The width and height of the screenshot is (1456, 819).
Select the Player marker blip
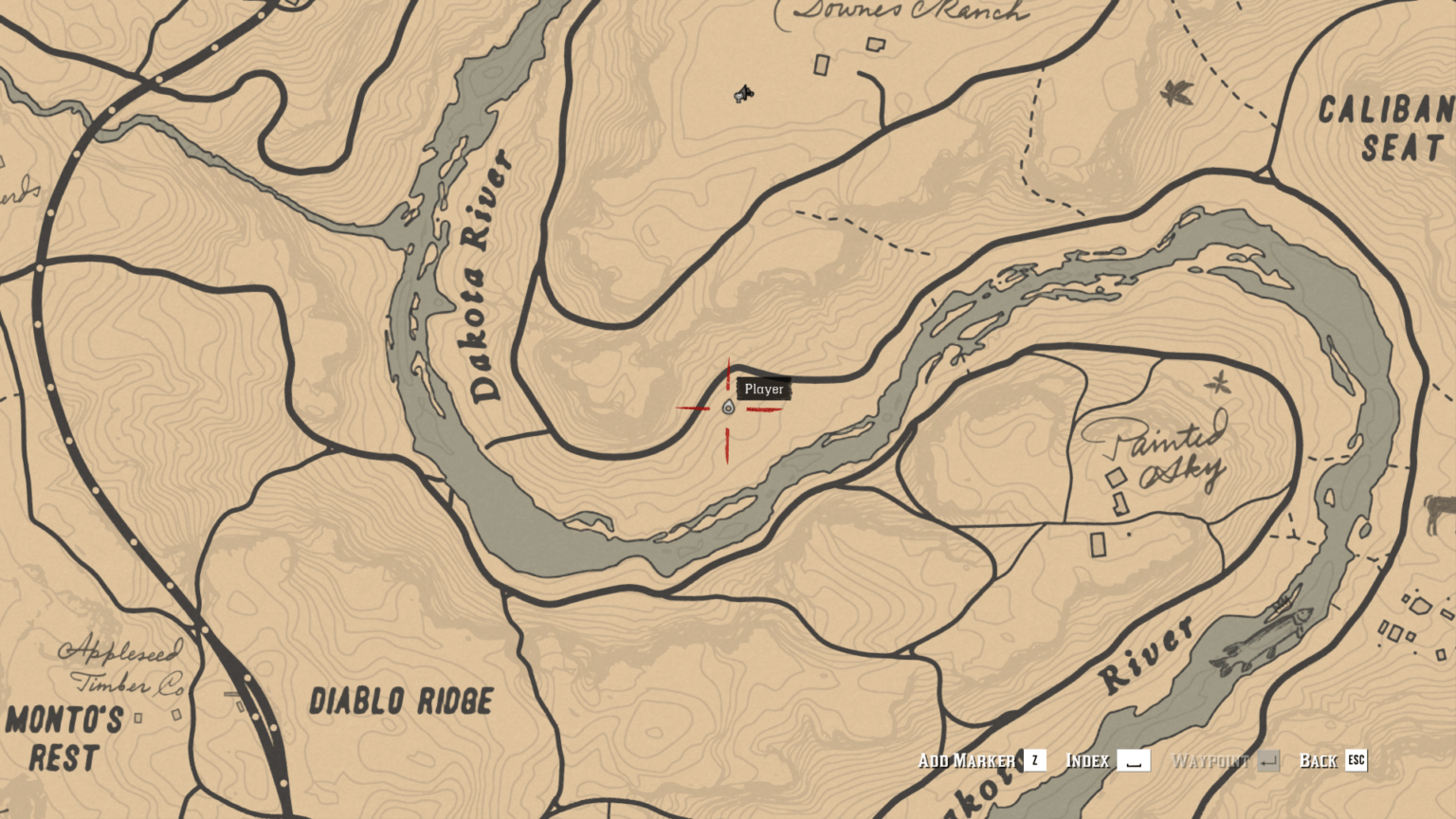(726, 409)
